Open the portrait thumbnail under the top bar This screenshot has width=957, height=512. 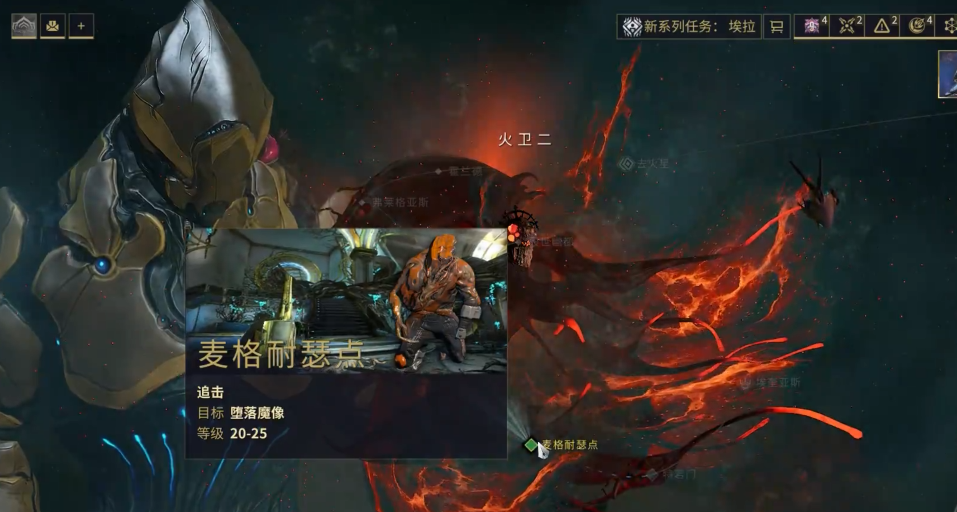947,74
